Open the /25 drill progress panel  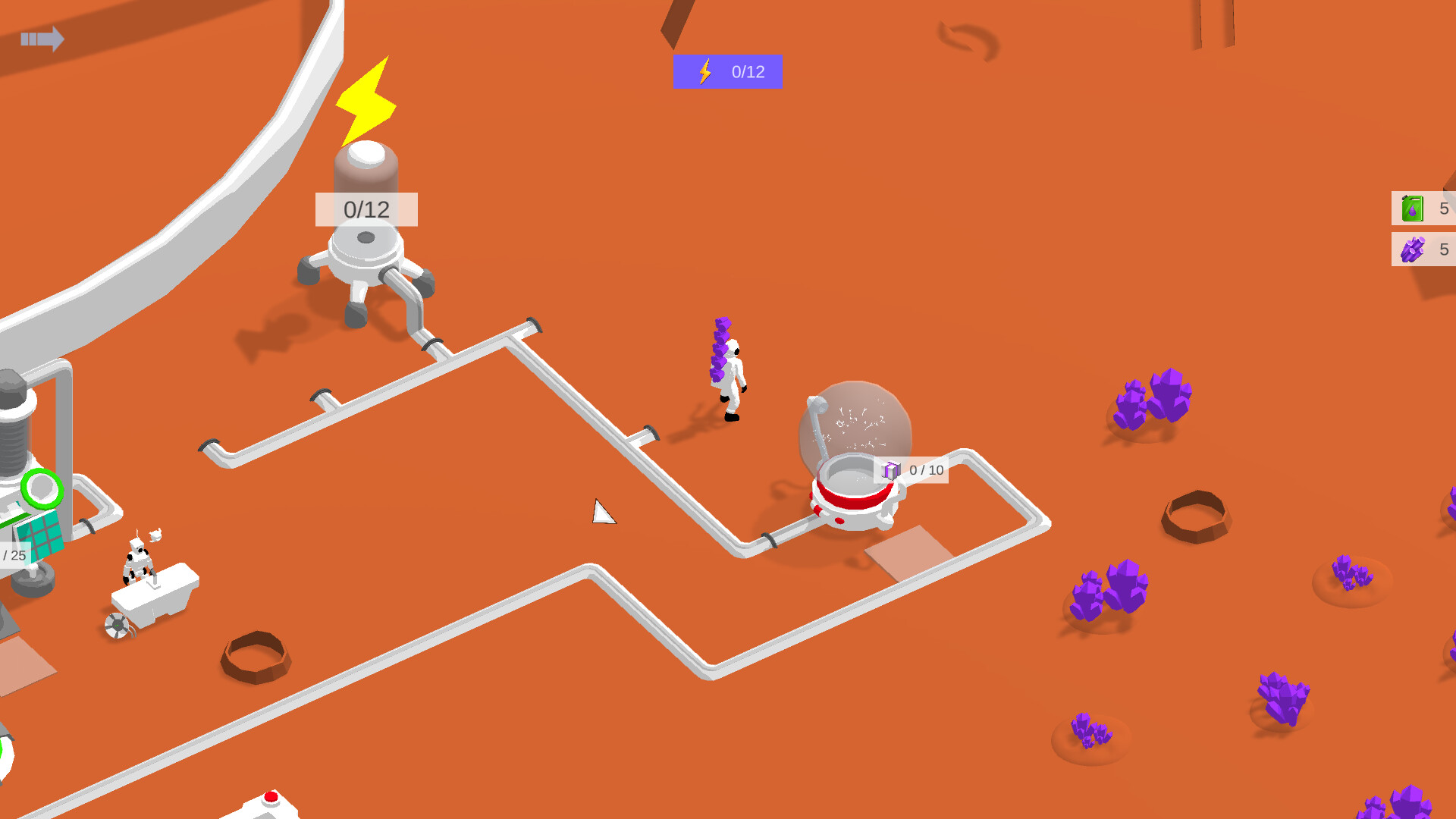[x=12, y=557]
